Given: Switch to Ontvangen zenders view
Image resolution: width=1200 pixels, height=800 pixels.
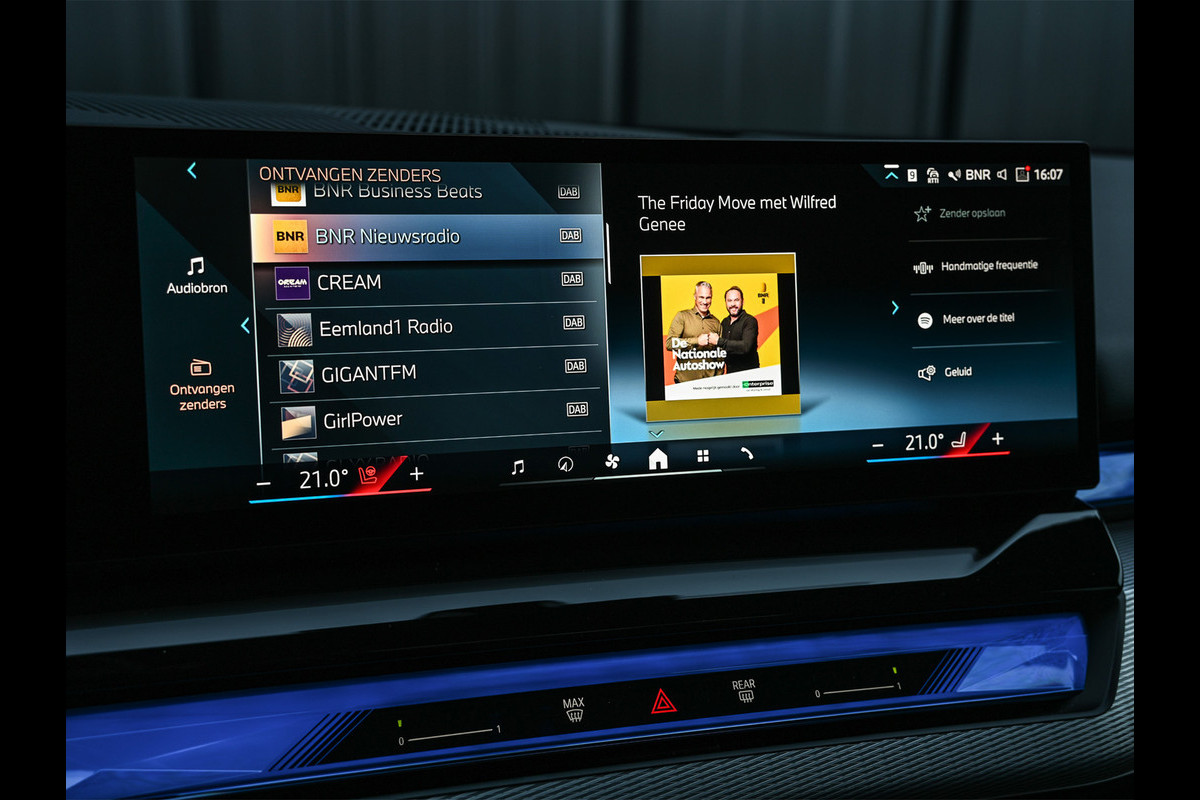Looking at the screenshot, I should [x=202, y=384].
